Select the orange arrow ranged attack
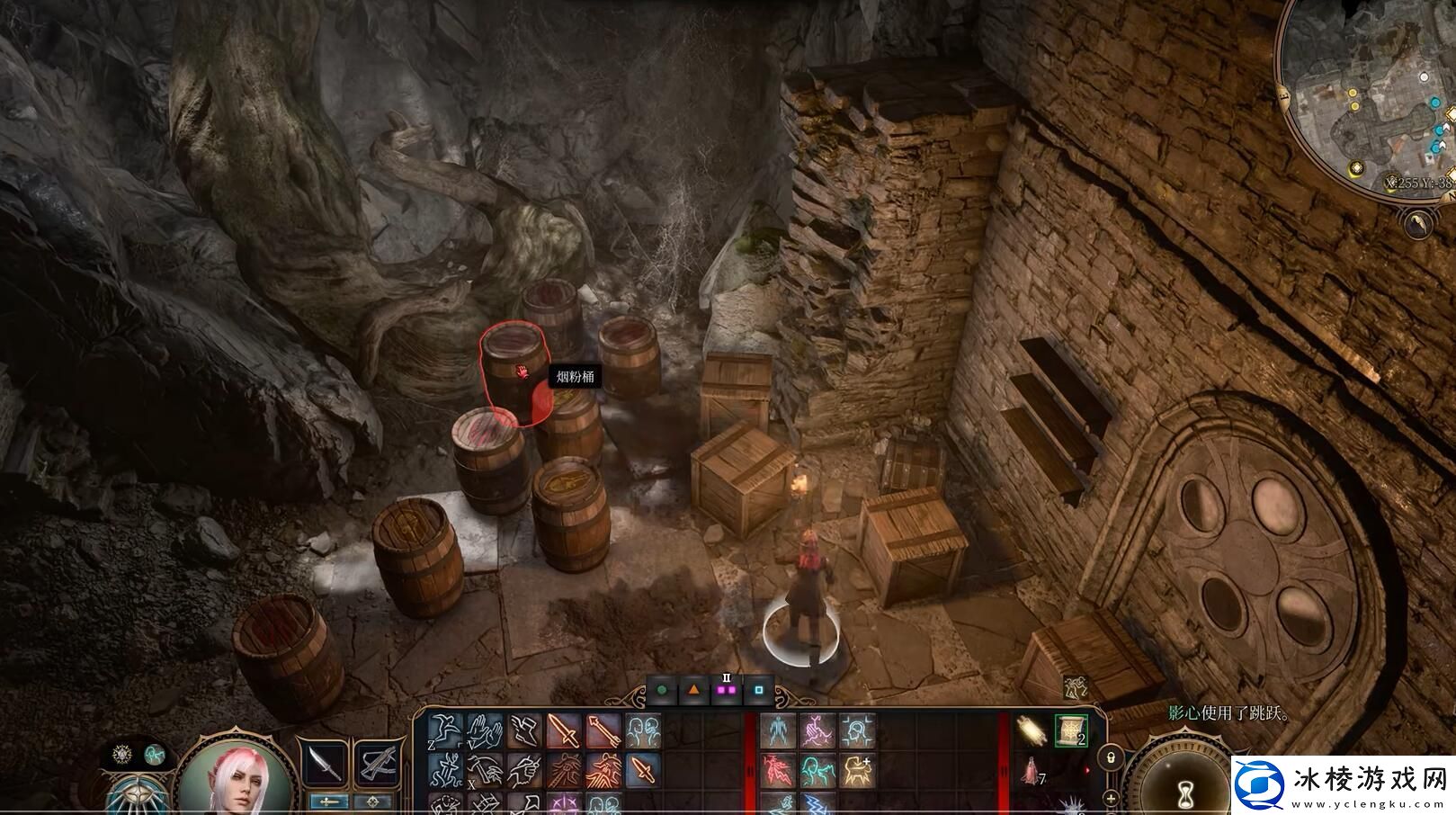Viewport: 1456px width, 815px height. pyautogui.click(x=603, y=731)
